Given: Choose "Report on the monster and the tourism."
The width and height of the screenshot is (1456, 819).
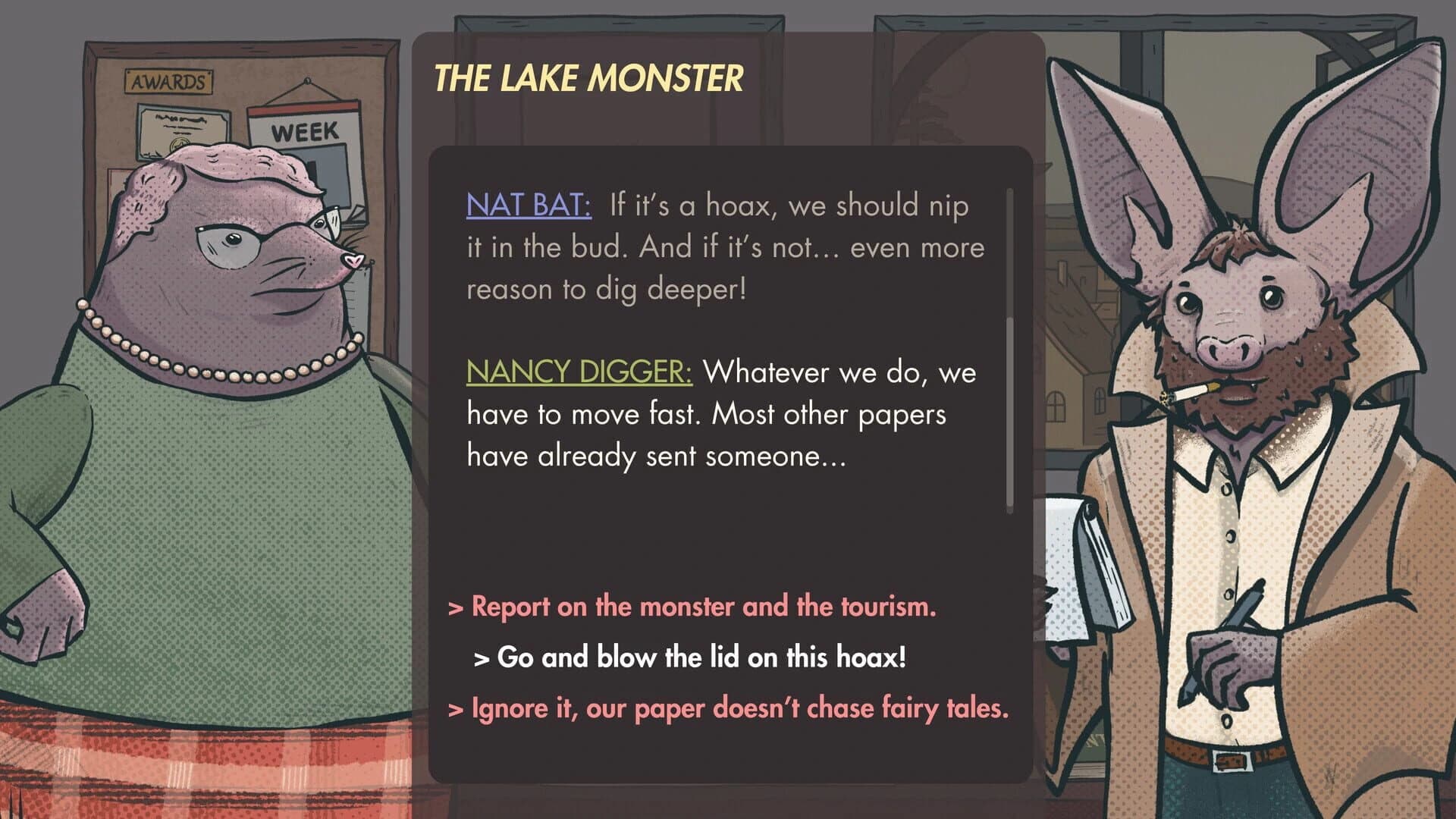Looking at the screenshot, I should 694,607.
